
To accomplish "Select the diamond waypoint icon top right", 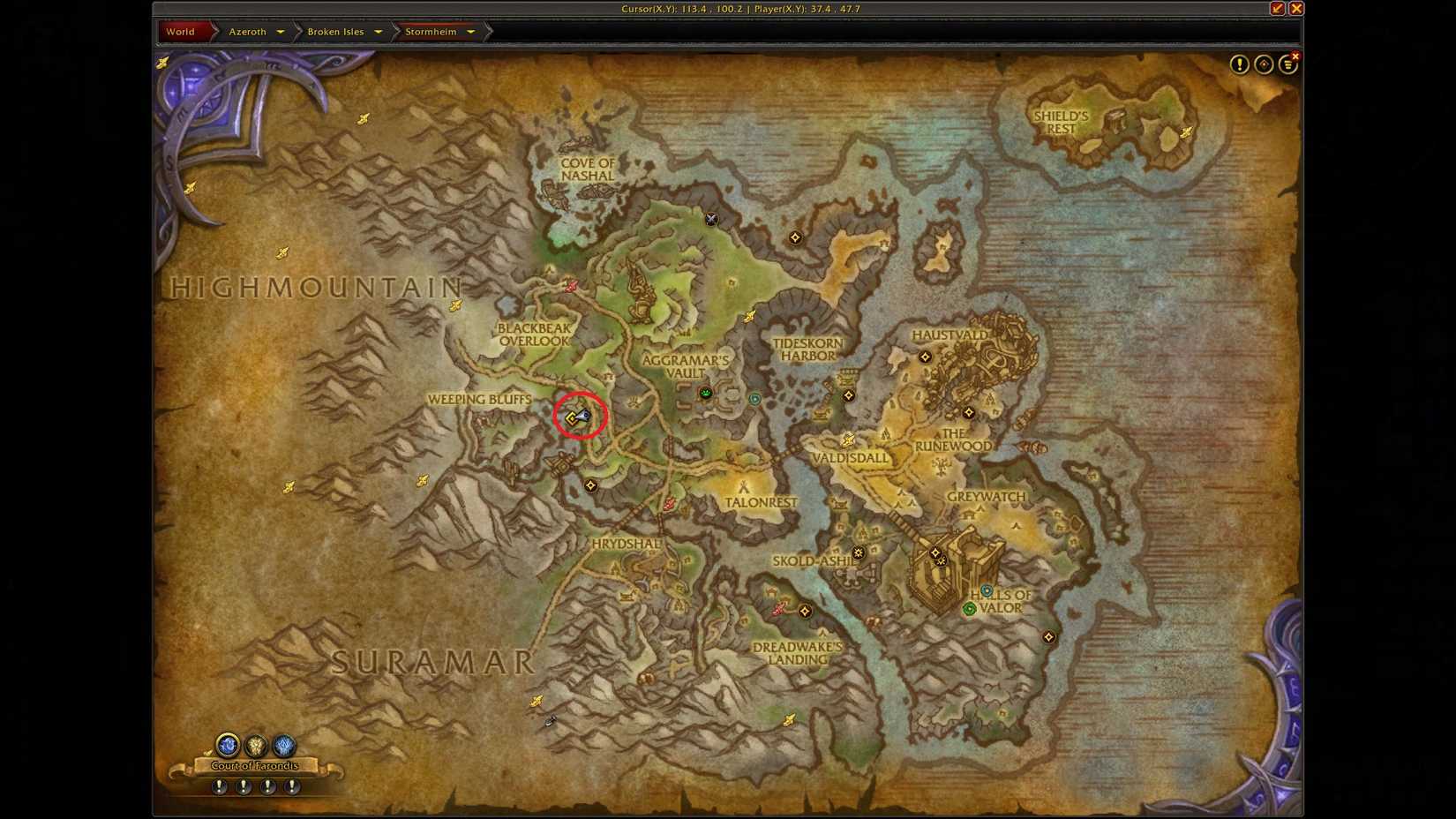I will (x=1264, y=64).
